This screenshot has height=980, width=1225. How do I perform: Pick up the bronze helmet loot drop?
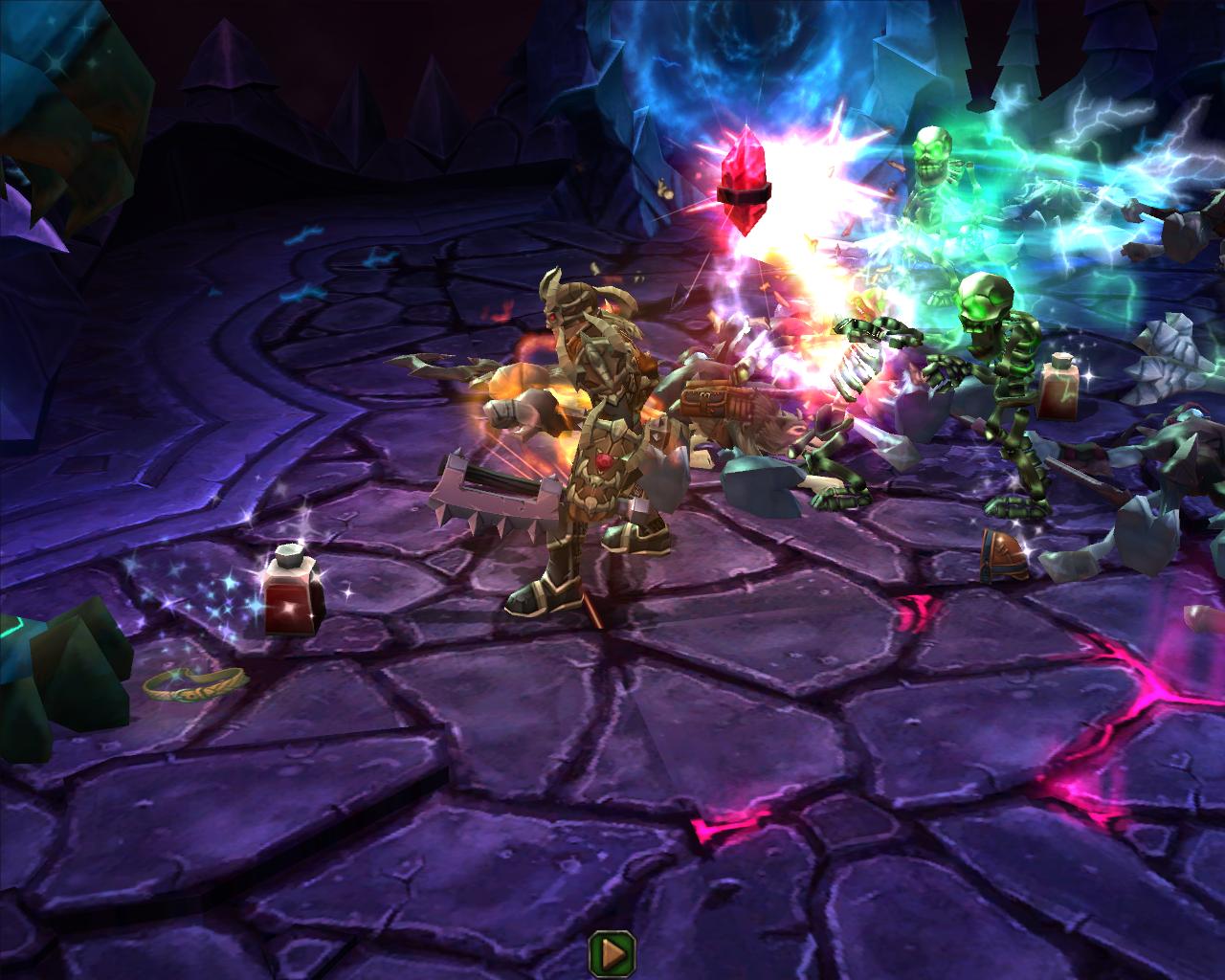click(x=1001, y=550)
